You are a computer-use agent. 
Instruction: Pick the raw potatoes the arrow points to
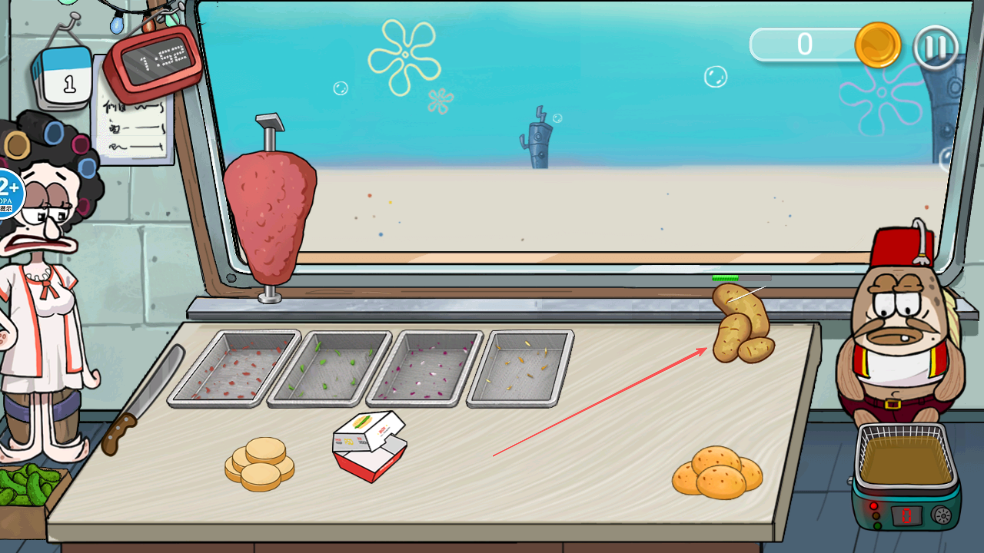[741, 325]
